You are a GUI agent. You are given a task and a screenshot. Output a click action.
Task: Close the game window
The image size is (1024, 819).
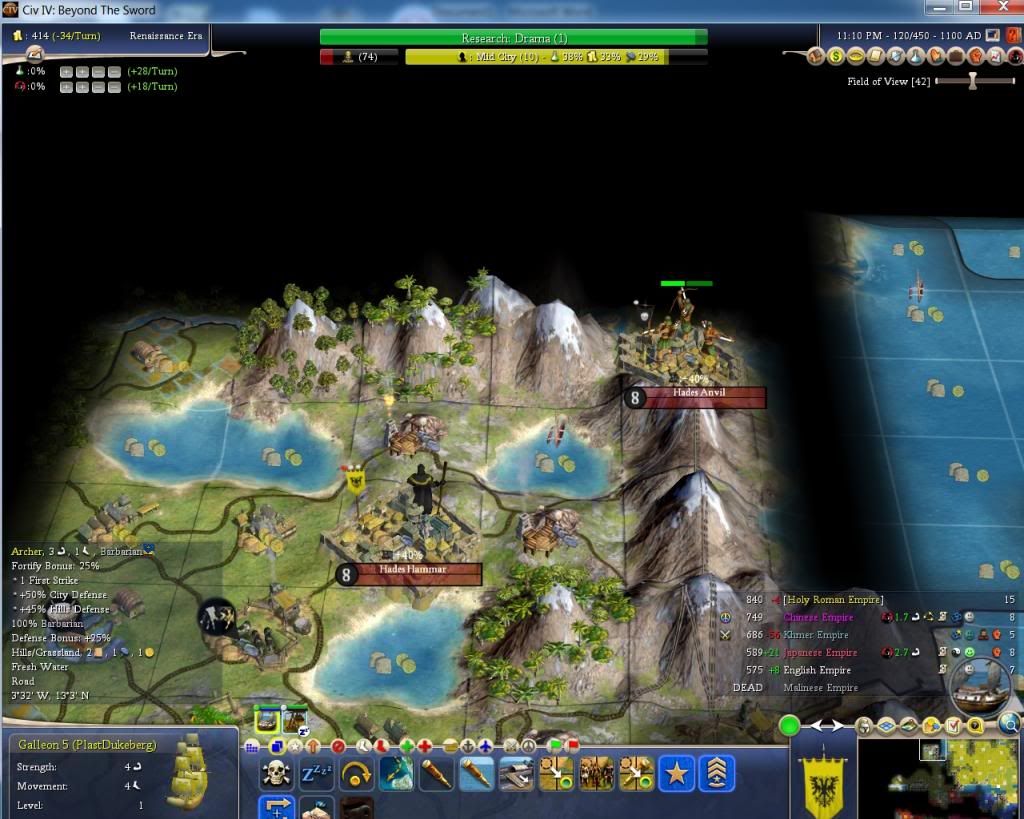coord(999,8)
